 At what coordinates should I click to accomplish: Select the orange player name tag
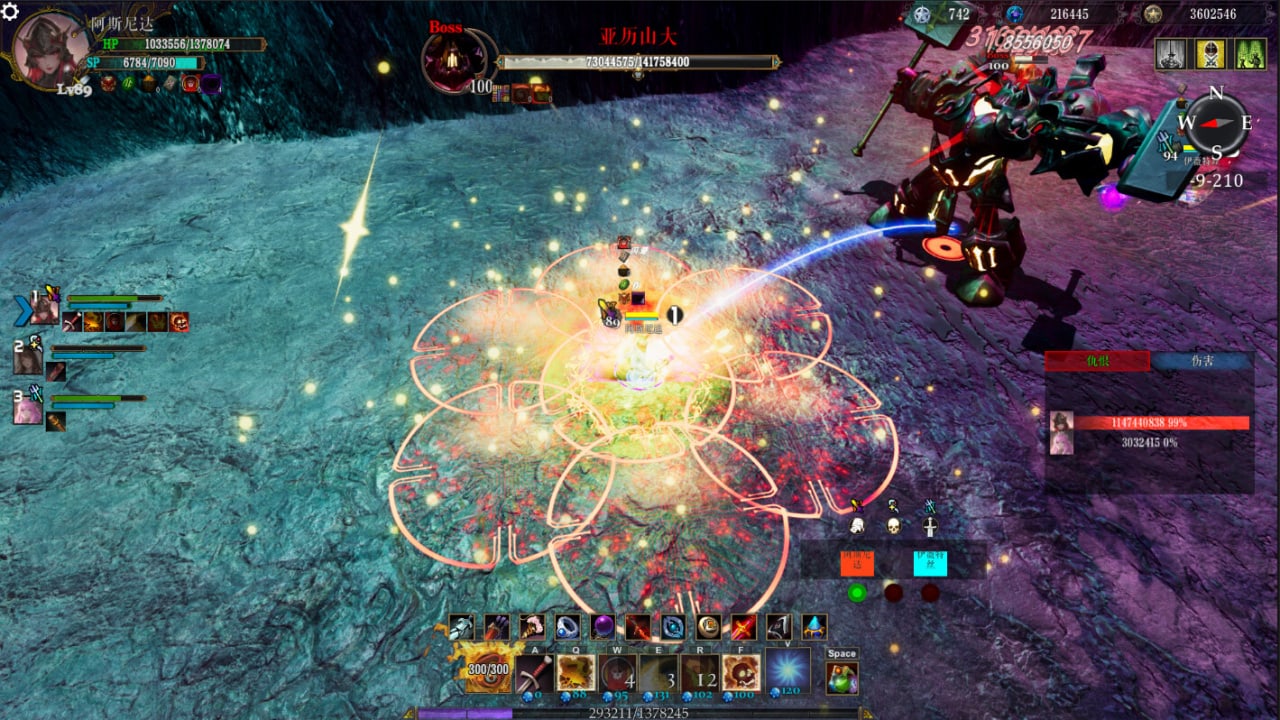(x=857, y=561)
